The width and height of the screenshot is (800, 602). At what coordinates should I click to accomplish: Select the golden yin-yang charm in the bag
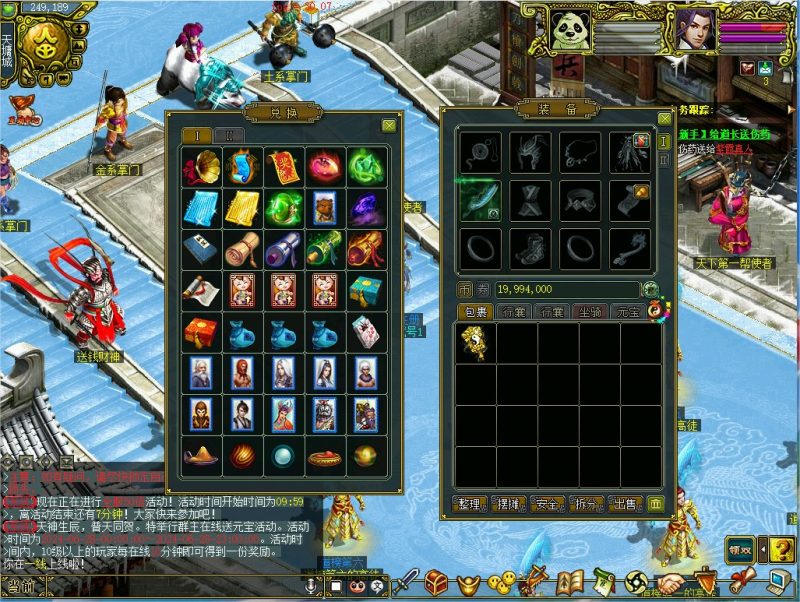[x=475, y=343]
